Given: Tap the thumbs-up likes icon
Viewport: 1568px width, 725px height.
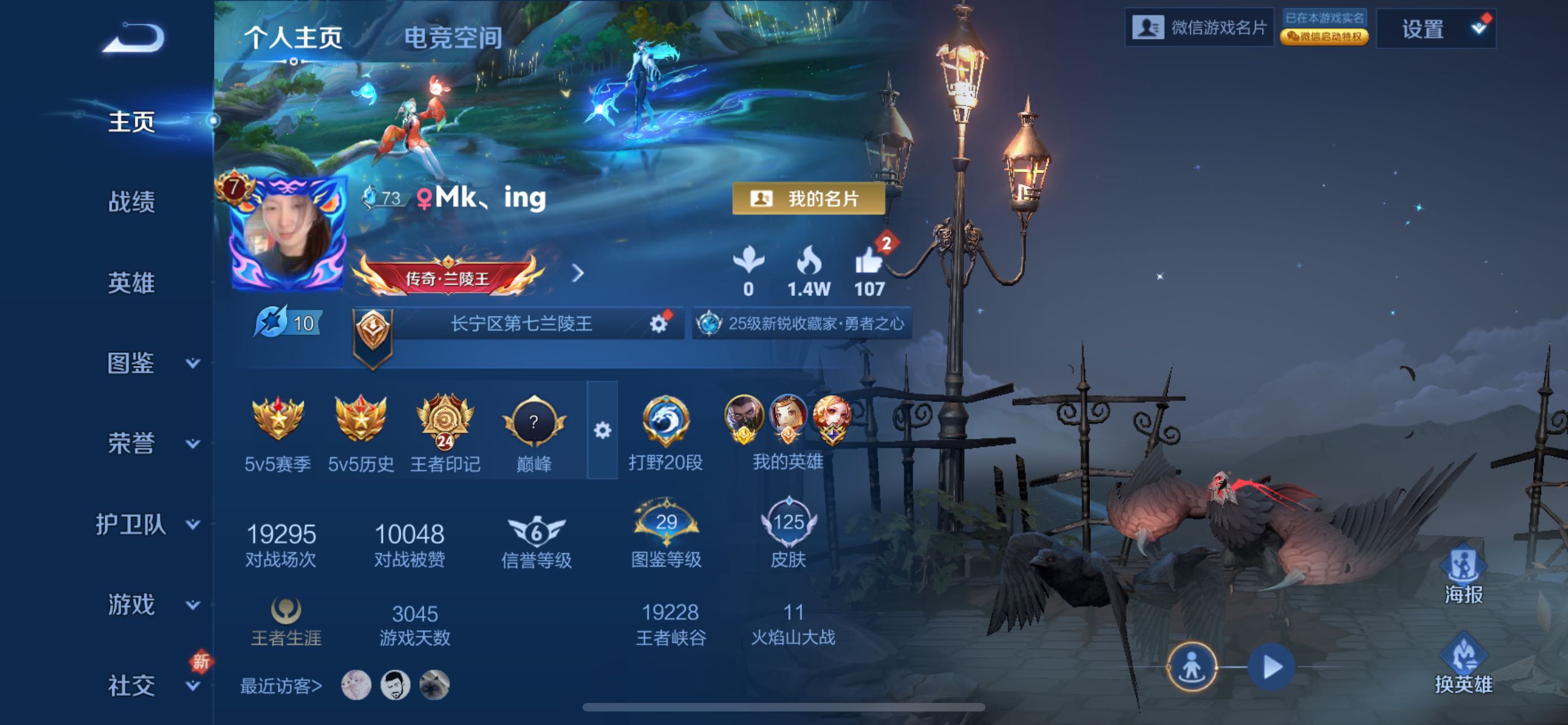Looking at the screenshot, I should point(869,263).
